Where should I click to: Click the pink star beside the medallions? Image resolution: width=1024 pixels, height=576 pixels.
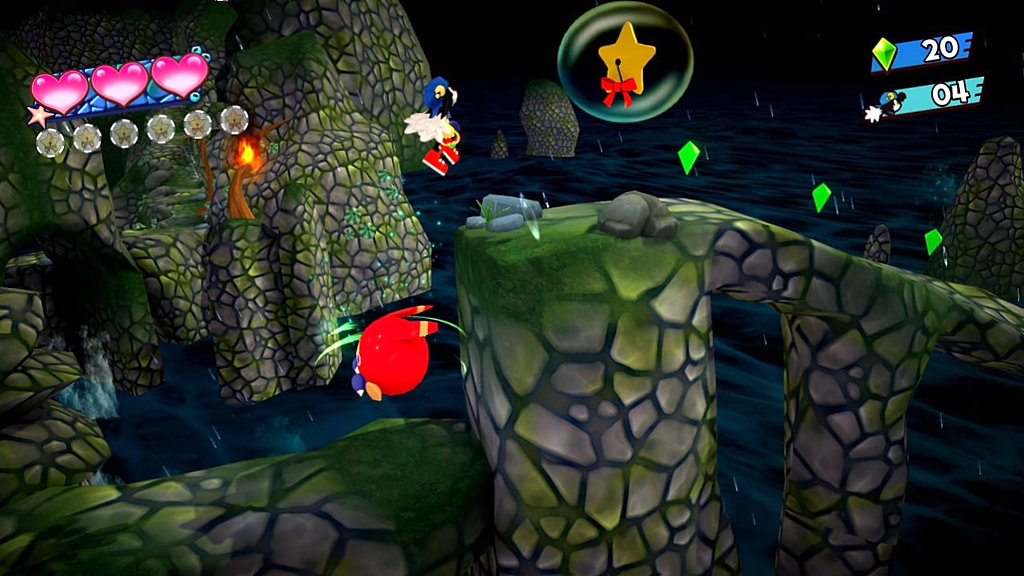40,116
